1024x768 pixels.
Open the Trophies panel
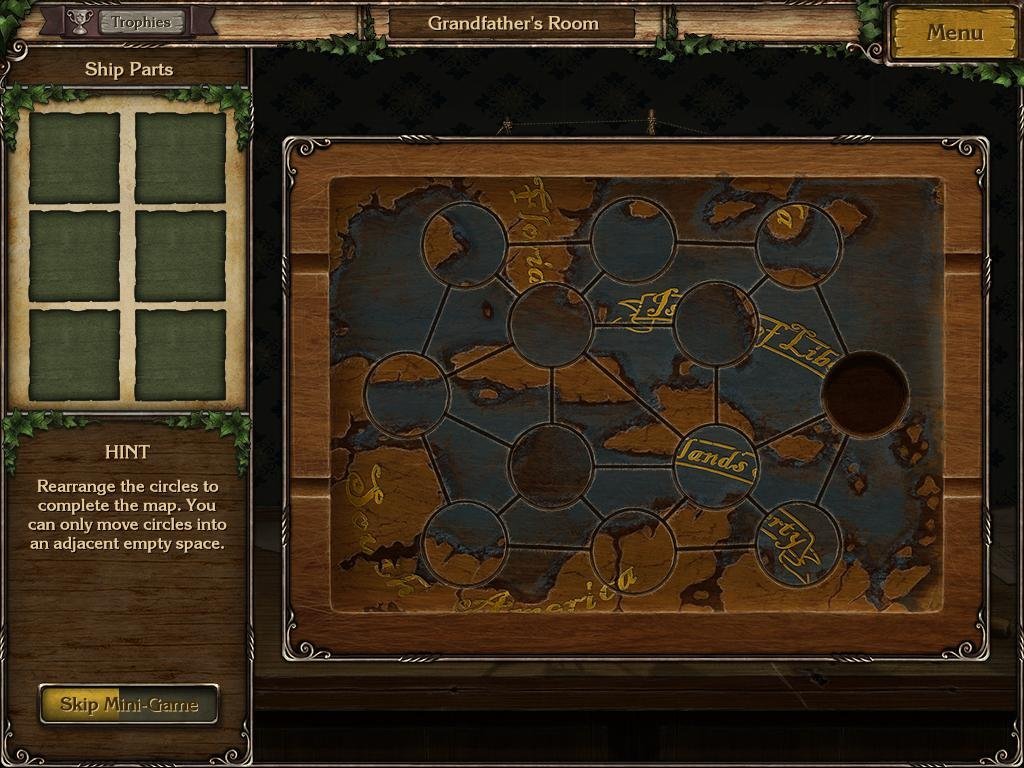point(140,22)
